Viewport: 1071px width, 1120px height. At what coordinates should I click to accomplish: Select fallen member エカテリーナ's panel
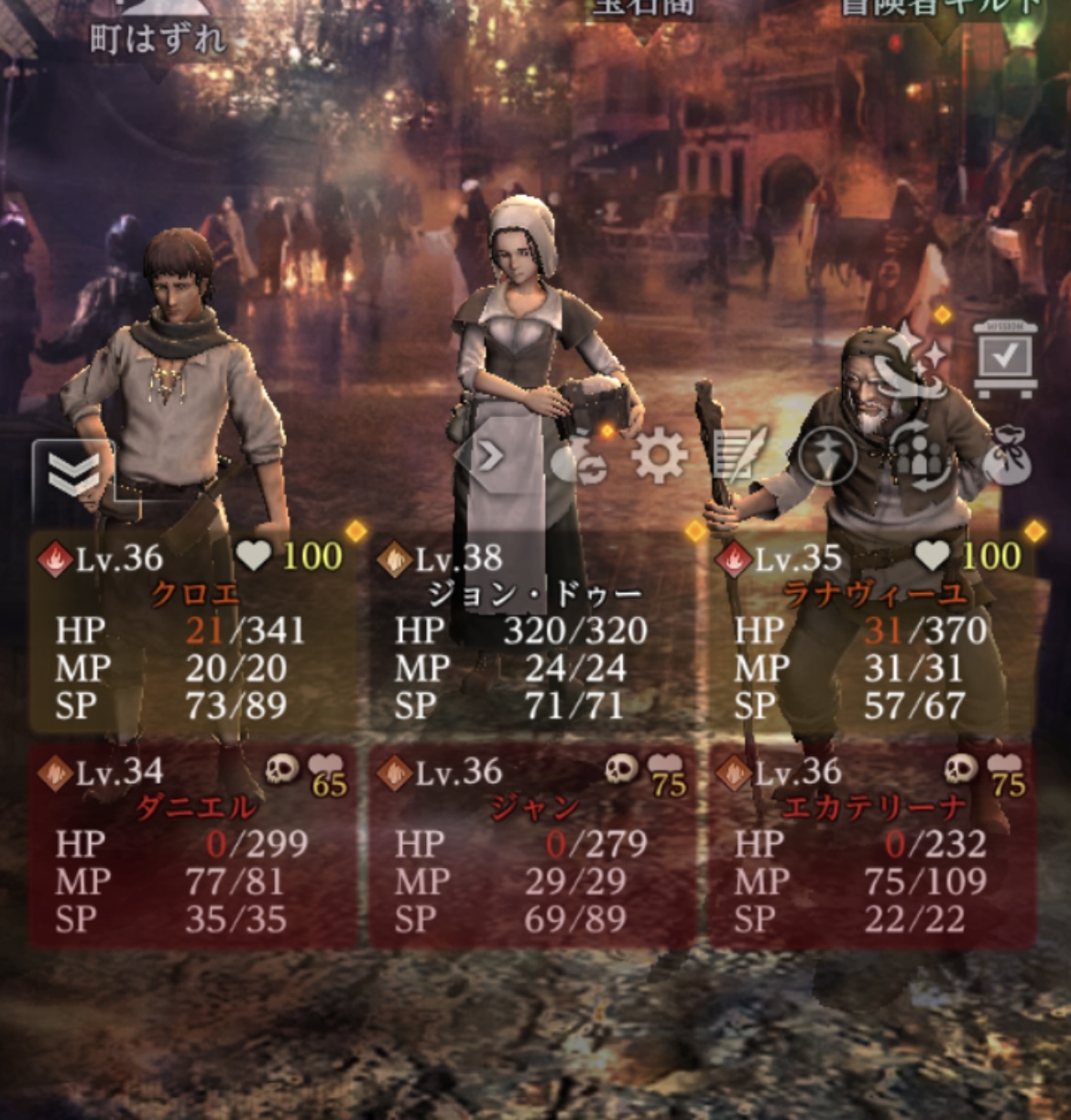[x=873, y=845]
